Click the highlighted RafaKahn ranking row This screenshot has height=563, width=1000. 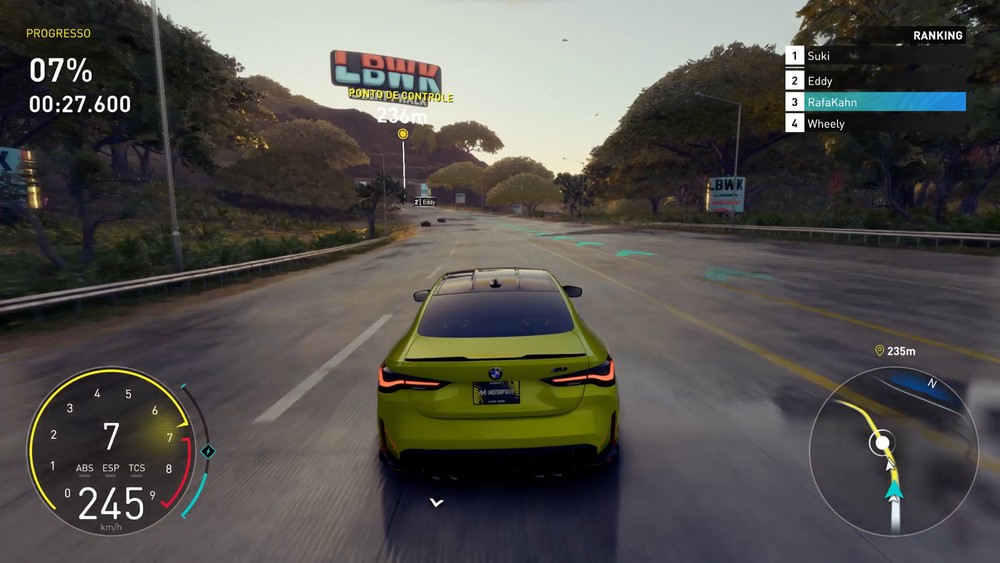point(875,102)
